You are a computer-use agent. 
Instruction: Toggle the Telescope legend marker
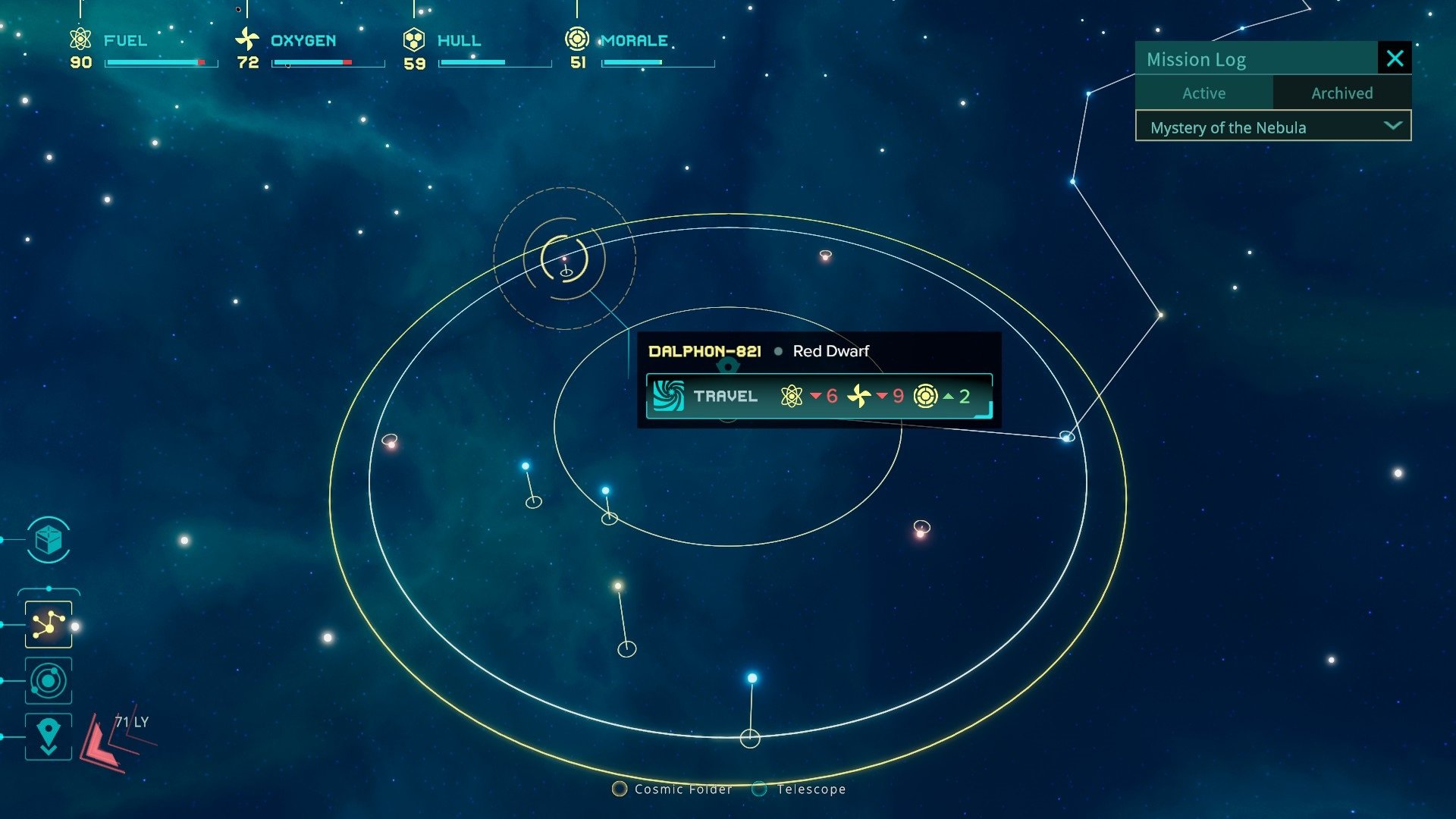coord(758,789)
